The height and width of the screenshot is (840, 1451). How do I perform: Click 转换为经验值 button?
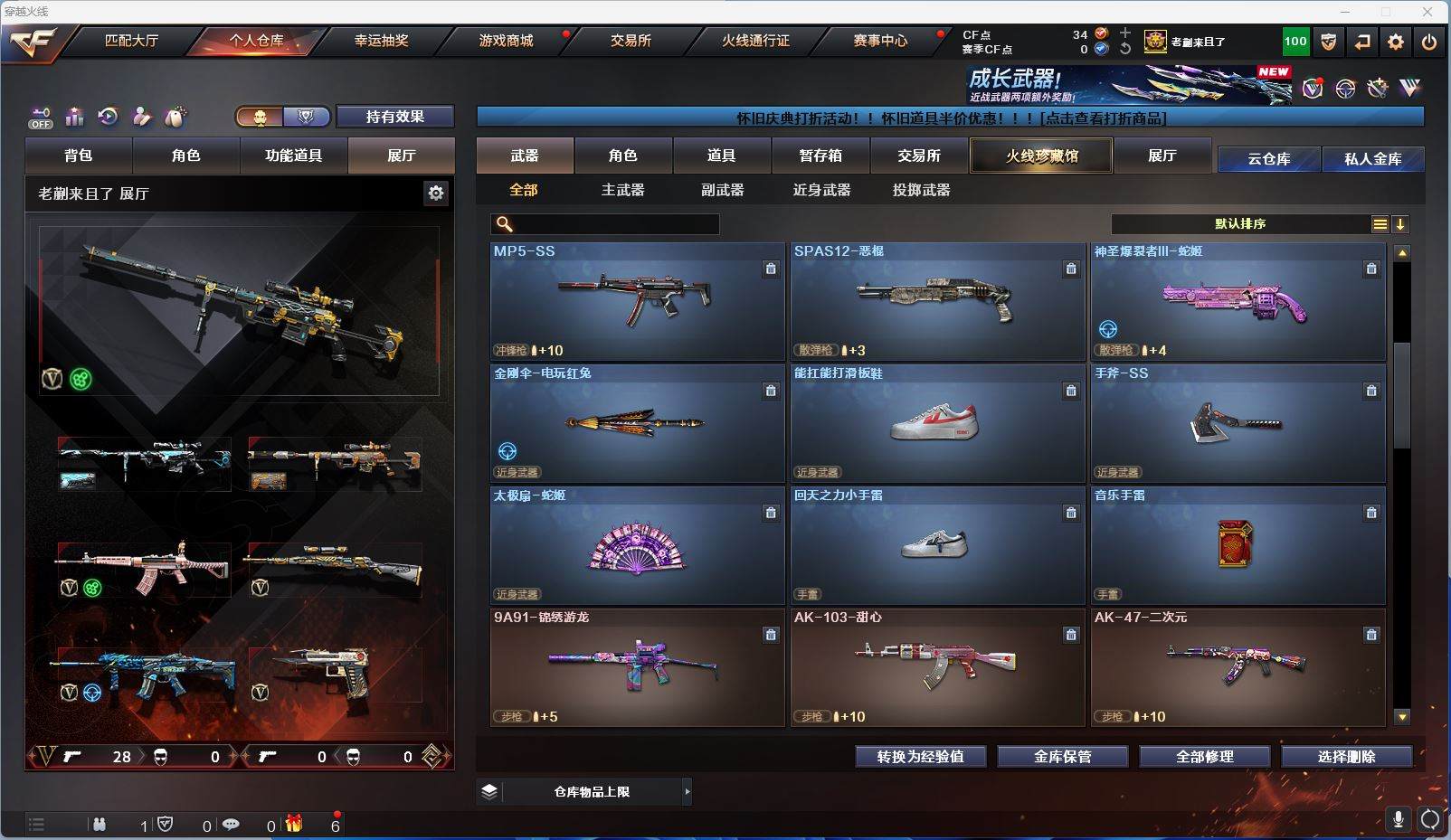(920, 757)
